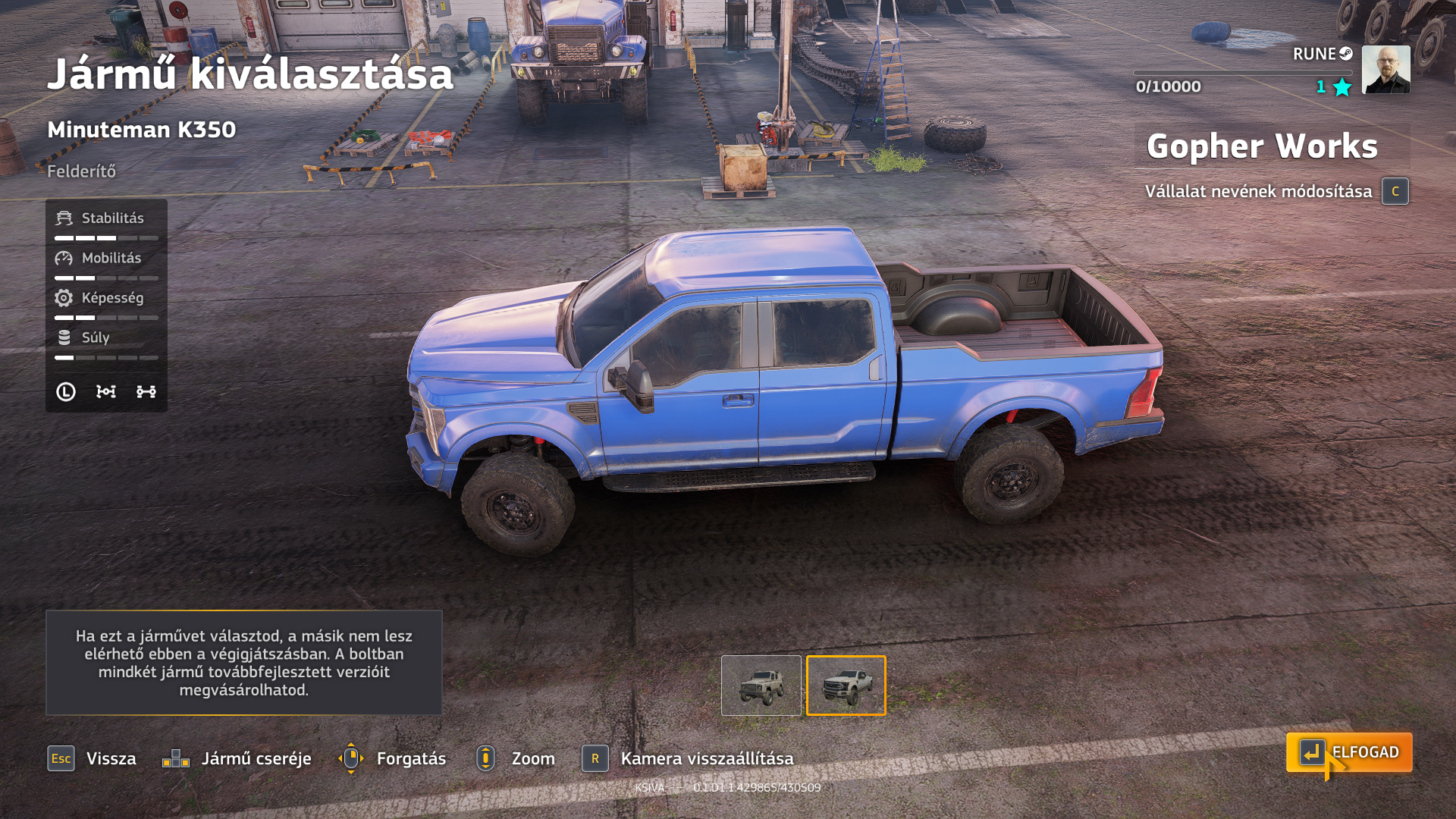Select the off-road jeep thumbnail
This screenshot has height=819, width=1456.
761,686
